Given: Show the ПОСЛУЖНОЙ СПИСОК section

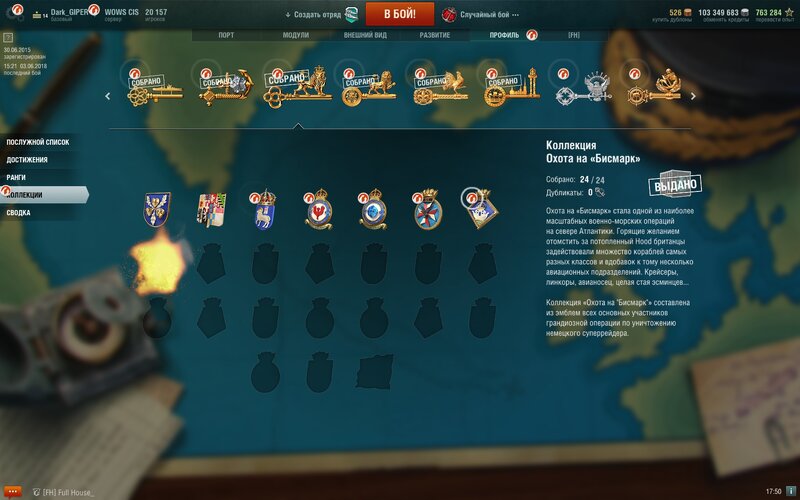Looking at the screenshot, I should (40, 142).
